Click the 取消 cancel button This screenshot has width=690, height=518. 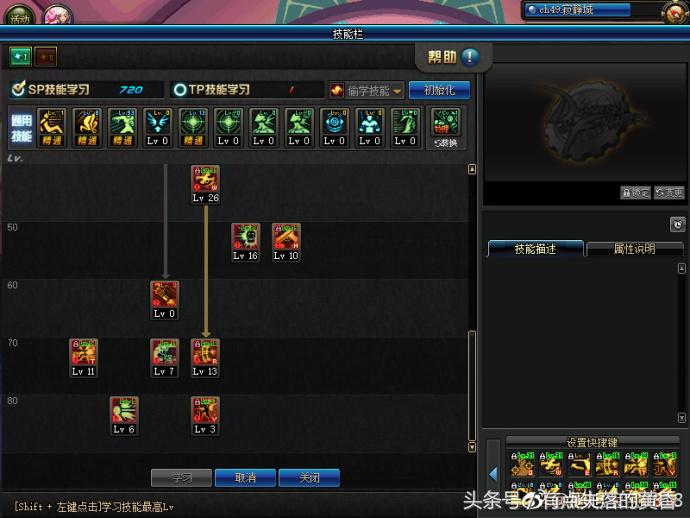click(246, 478)
